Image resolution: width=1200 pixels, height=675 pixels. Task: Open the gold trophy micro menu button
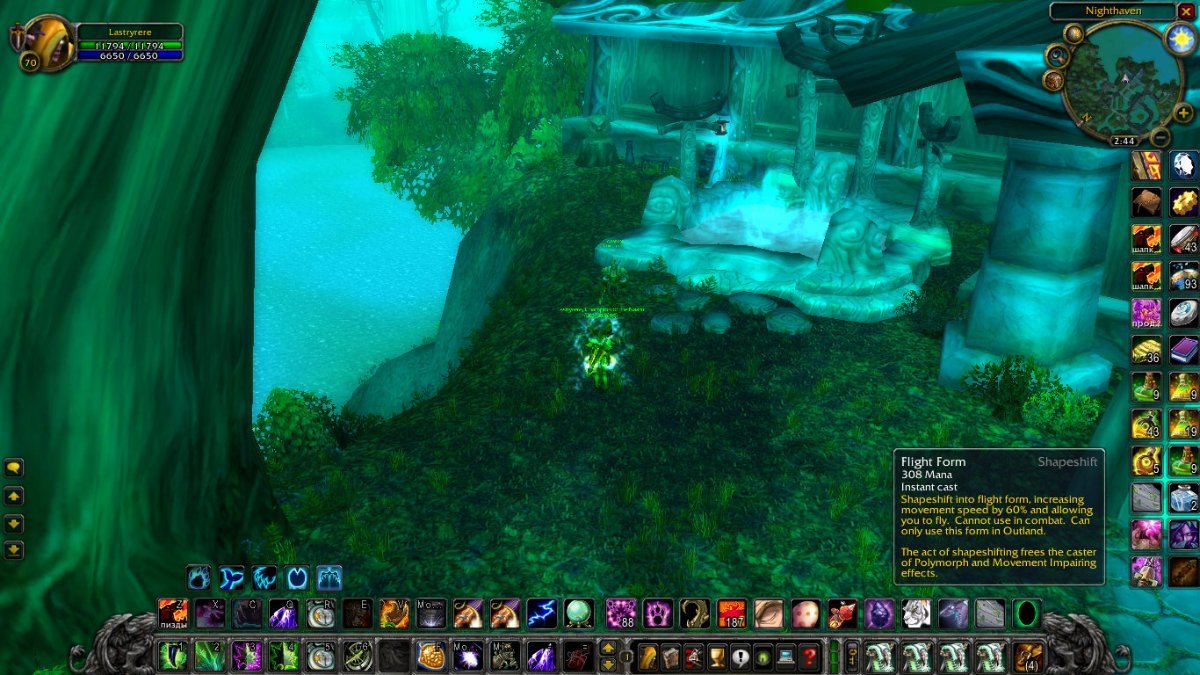point(716,657)
